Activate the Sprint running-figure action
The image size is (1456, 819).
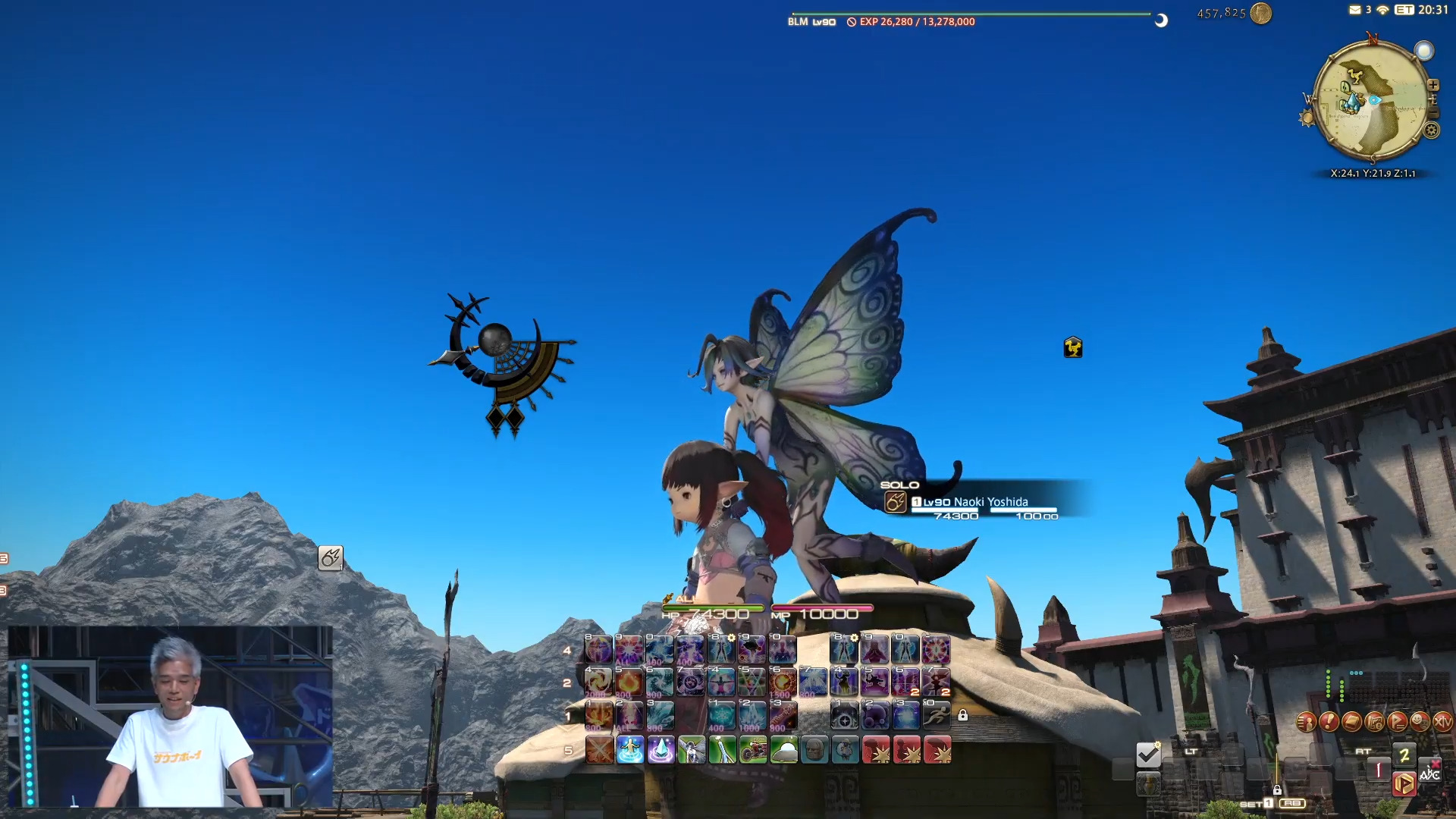[x=937, y=715]
